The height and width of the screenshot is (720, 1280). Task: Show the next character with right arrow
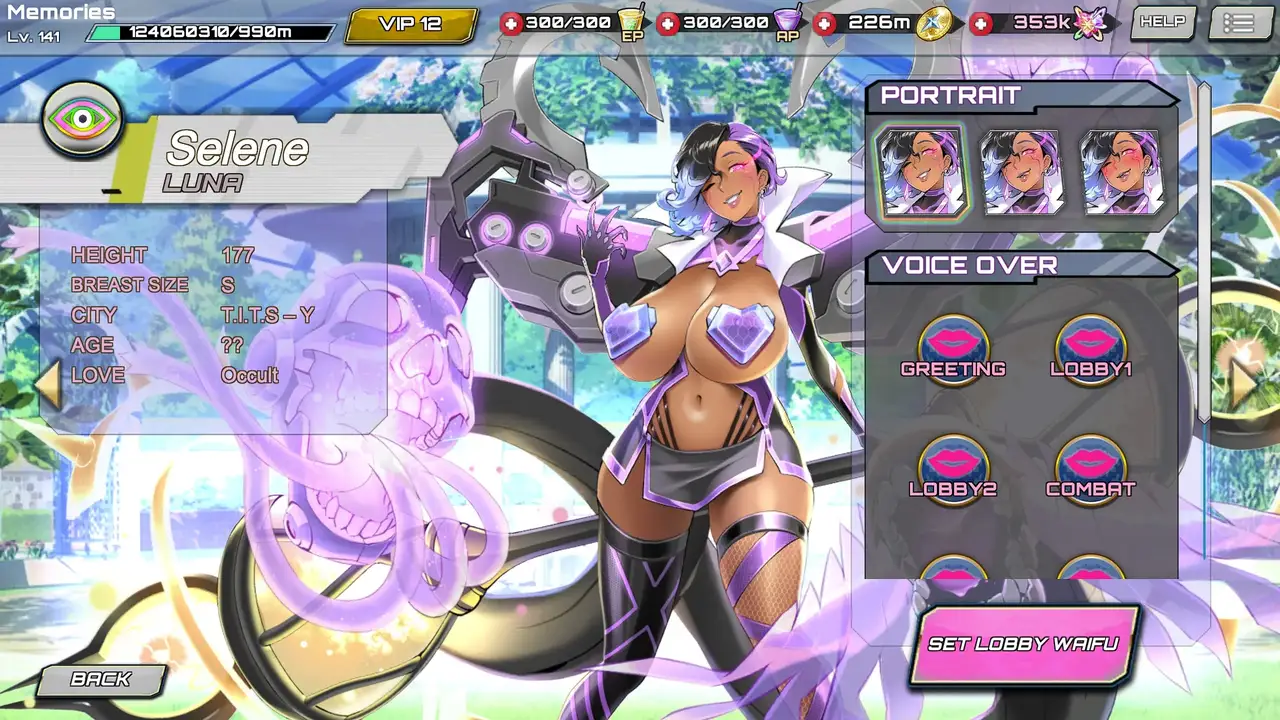pos(1243,384)
